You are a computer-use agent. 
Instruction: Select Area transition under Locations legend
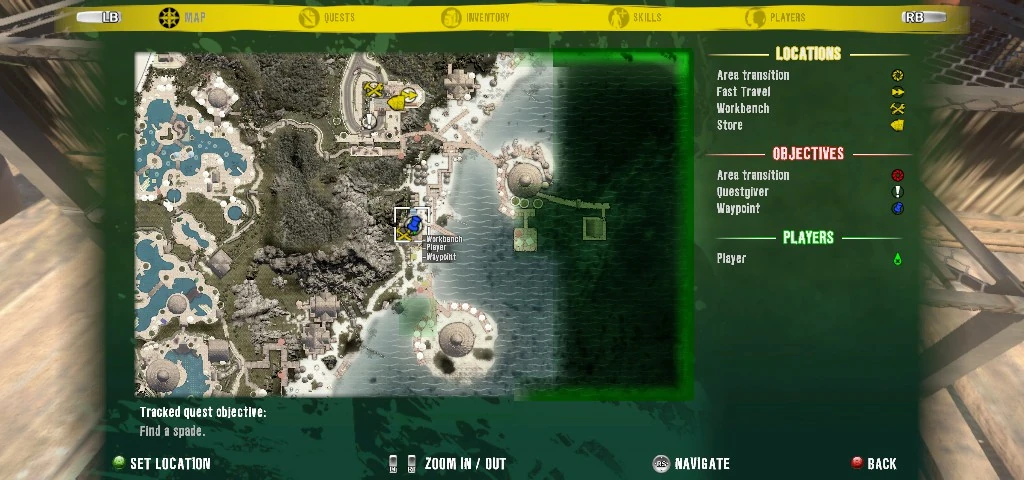coord(753,75)
